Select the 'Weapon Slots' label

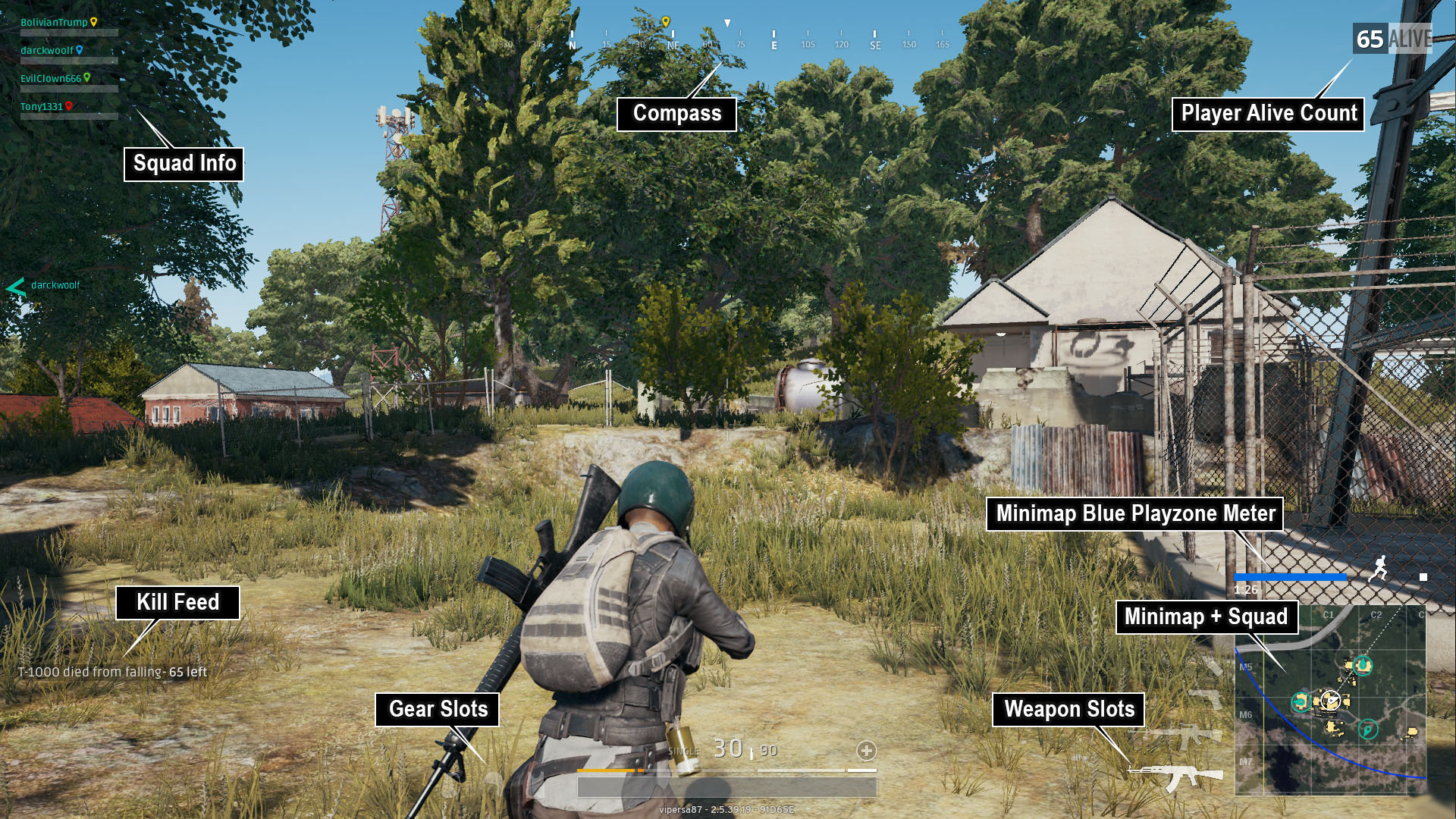(x=1068, y=711)
